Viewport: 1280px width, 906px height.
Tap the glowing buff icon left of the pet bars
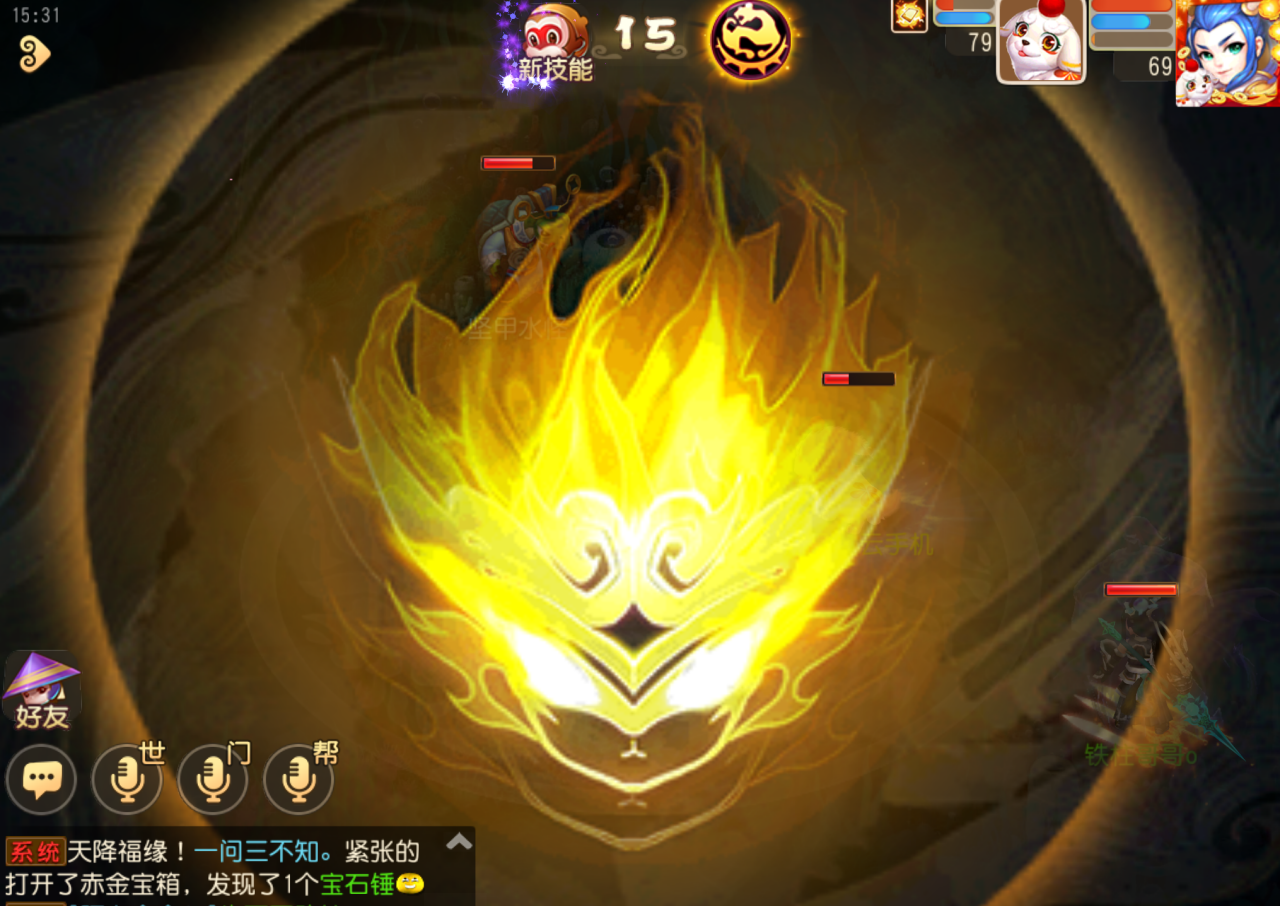(908, 17)
